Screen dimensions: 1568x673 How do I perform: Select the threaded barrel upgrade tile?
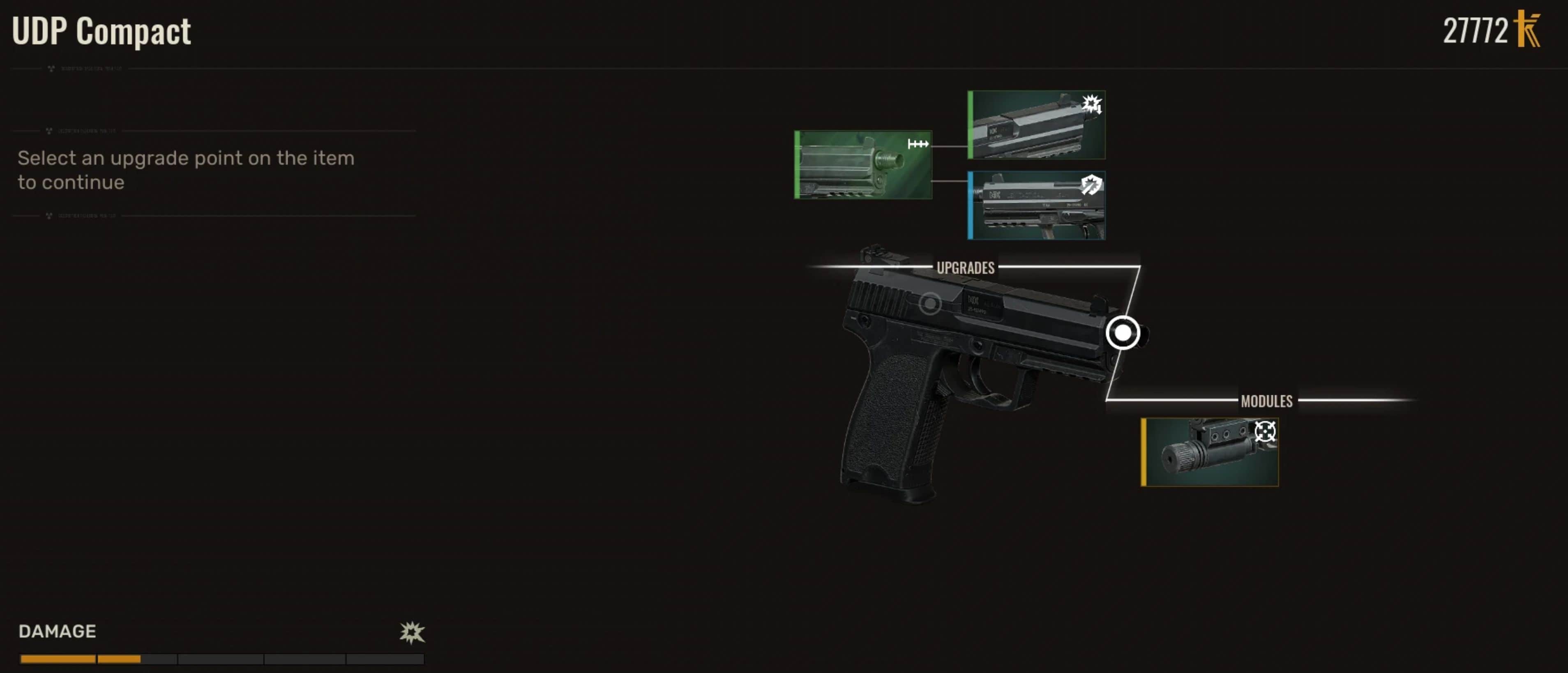pos(863,164)
